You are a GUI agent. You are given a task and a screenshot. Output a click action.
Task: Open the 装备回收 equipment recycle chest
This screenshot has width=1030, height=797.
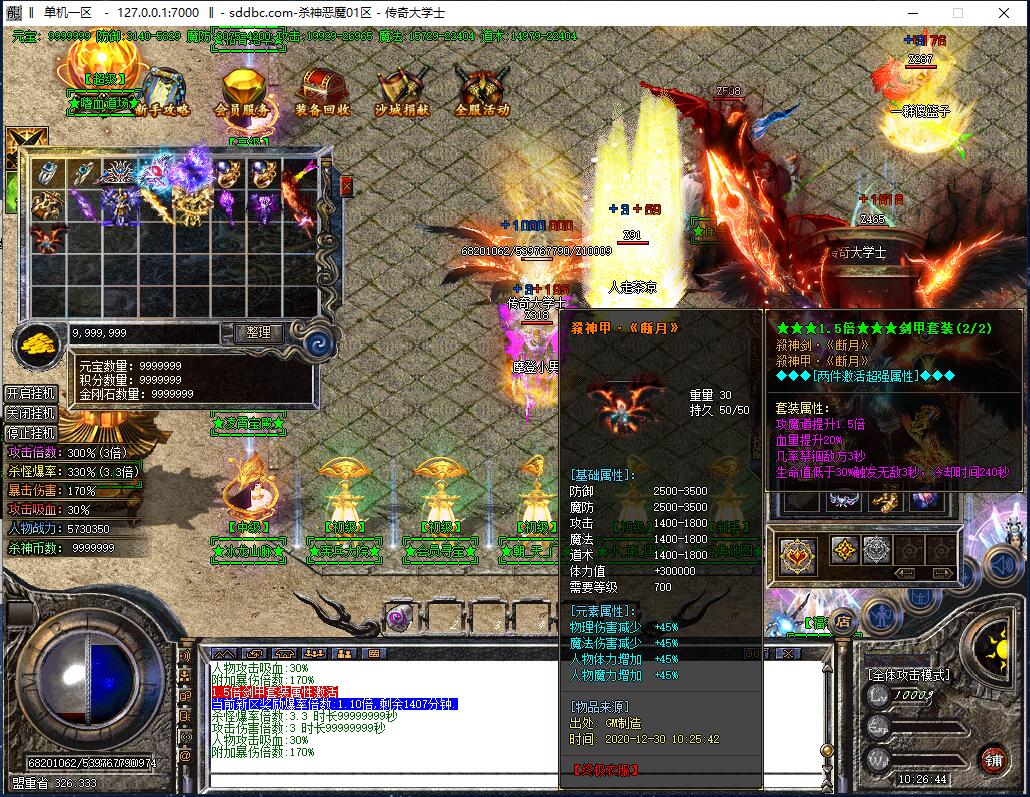[322, 91]
